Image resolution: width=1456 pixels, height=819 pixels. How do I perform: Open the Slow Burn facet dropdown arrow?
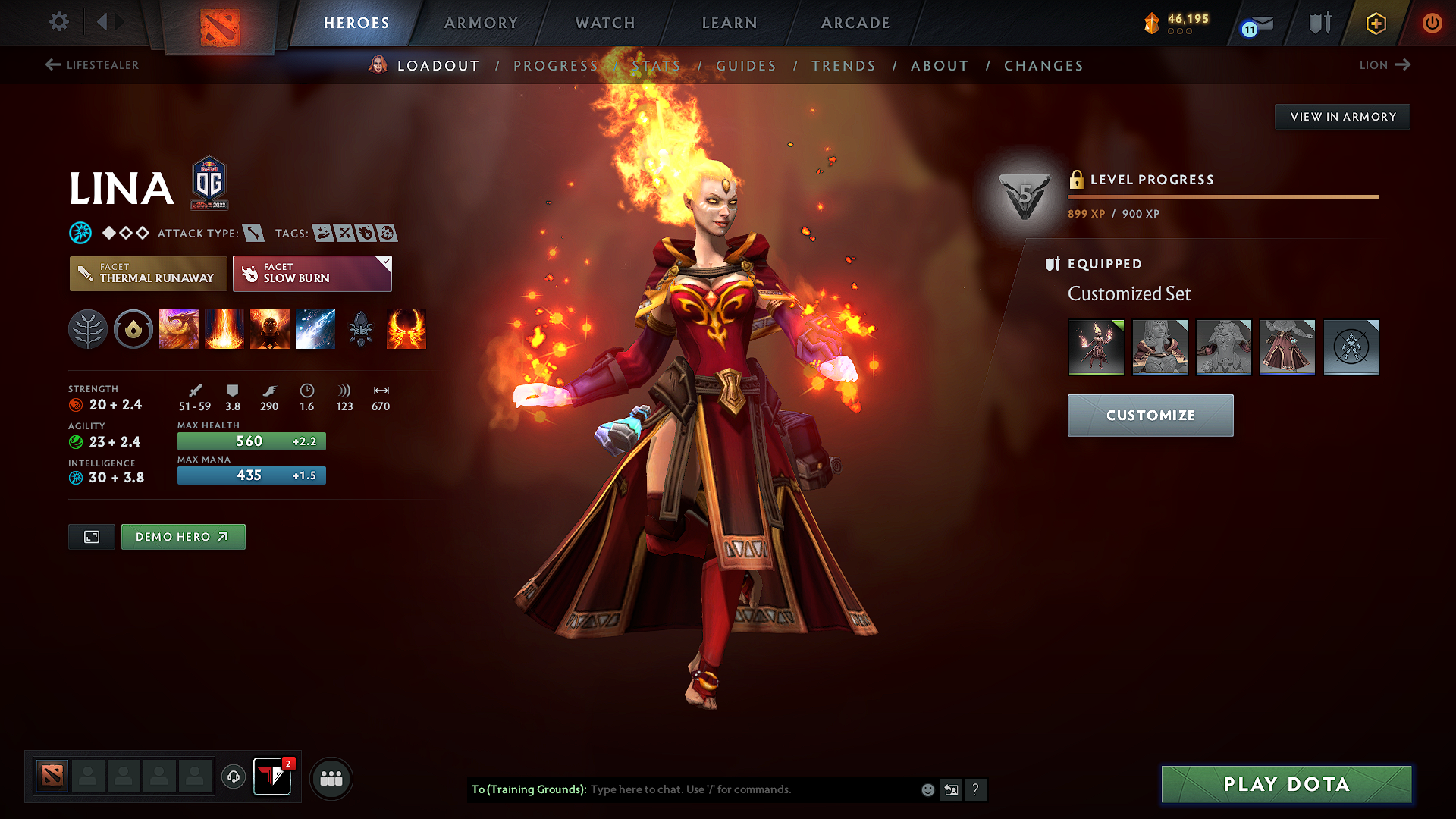387,263
